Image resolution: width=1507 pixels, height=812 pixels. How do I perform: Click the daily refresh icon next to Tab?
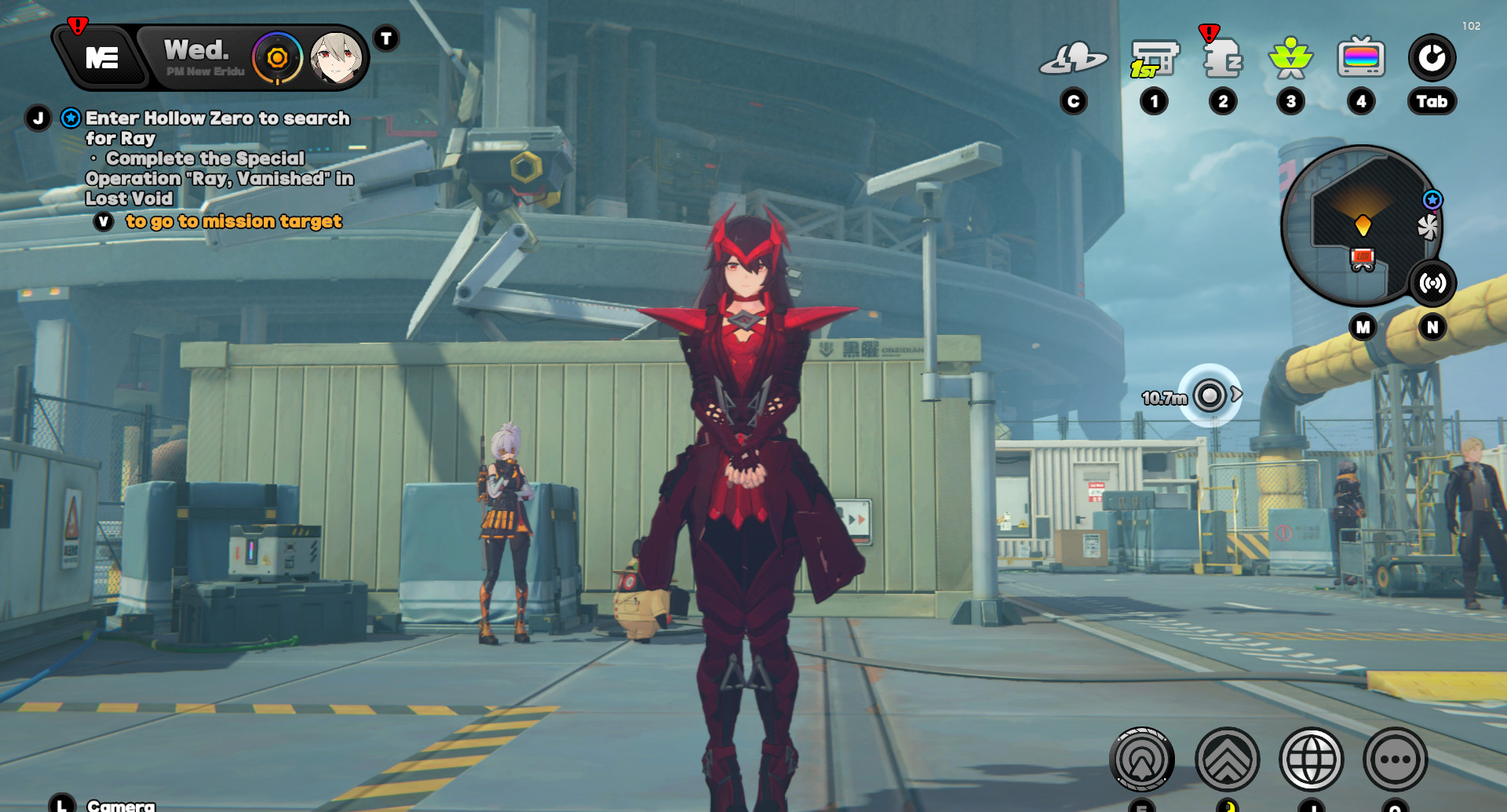tap(1433, 56)
